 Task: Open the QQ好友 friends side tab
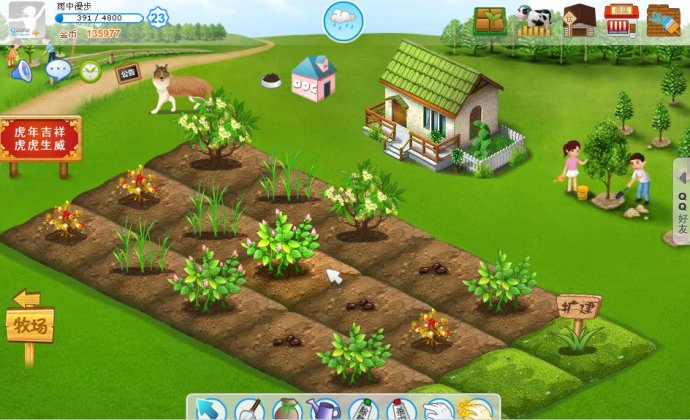pos(681,201)
